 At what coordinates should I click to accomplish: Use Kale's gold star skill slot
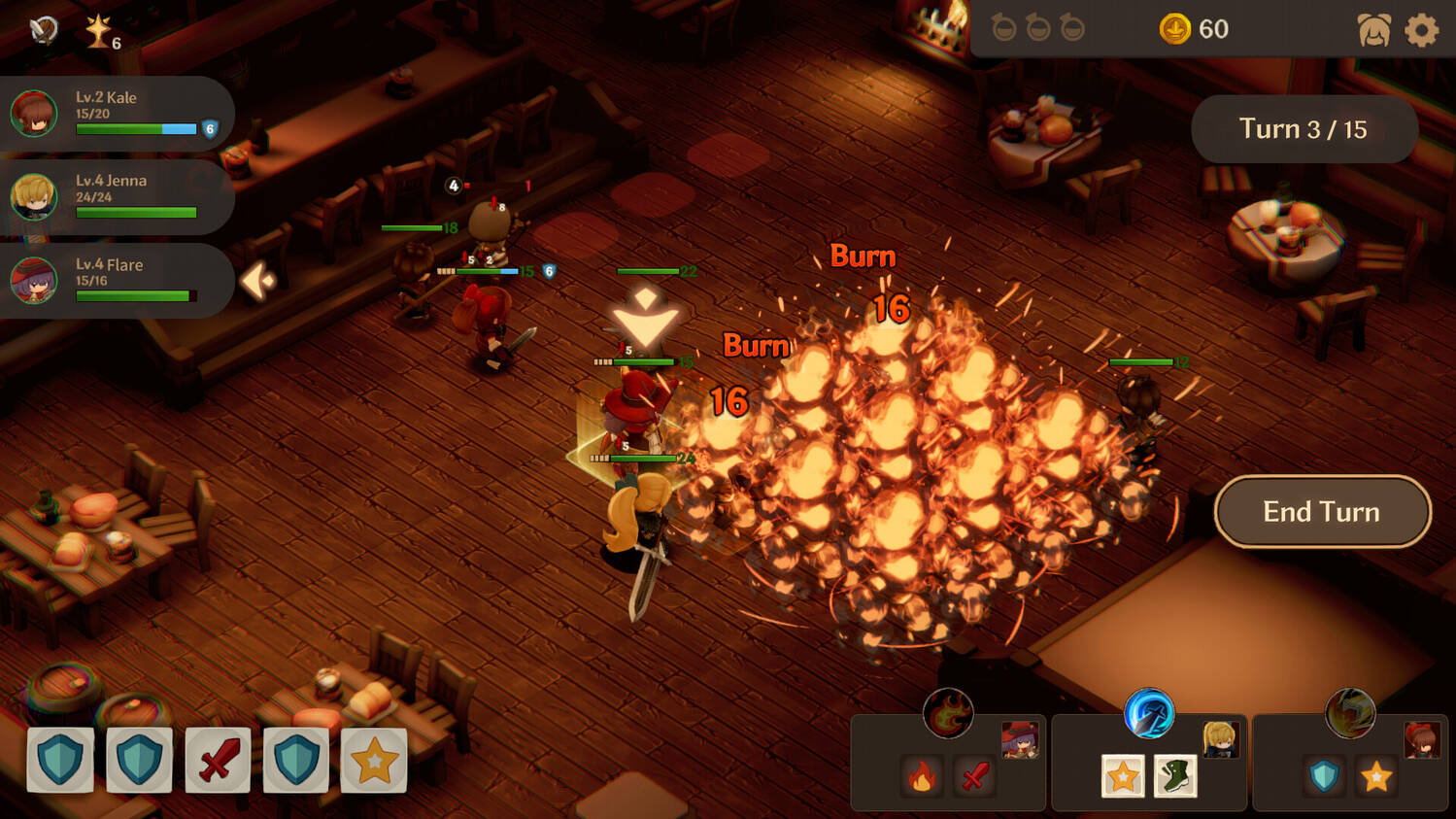tap(1376, 776)
